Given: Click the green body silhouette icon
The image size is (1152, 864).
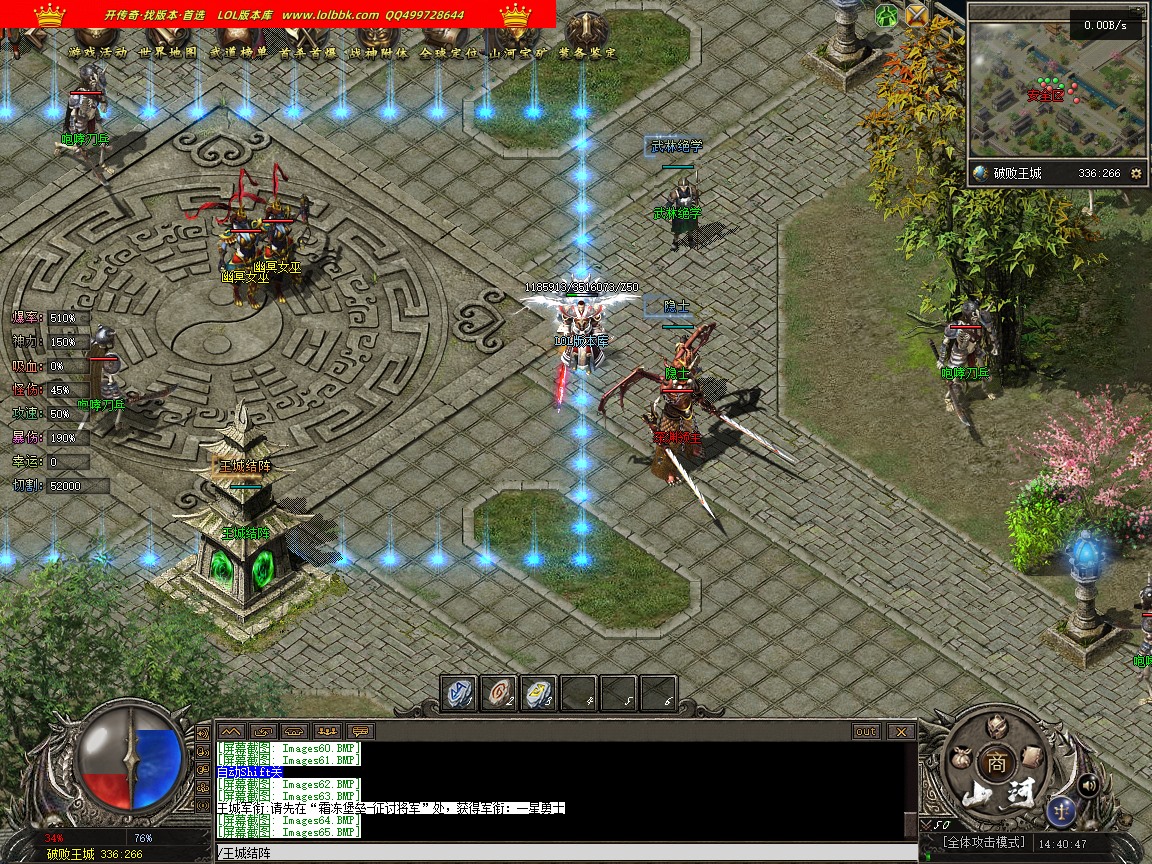Looking at the screenshot, I should click(887, 15).
